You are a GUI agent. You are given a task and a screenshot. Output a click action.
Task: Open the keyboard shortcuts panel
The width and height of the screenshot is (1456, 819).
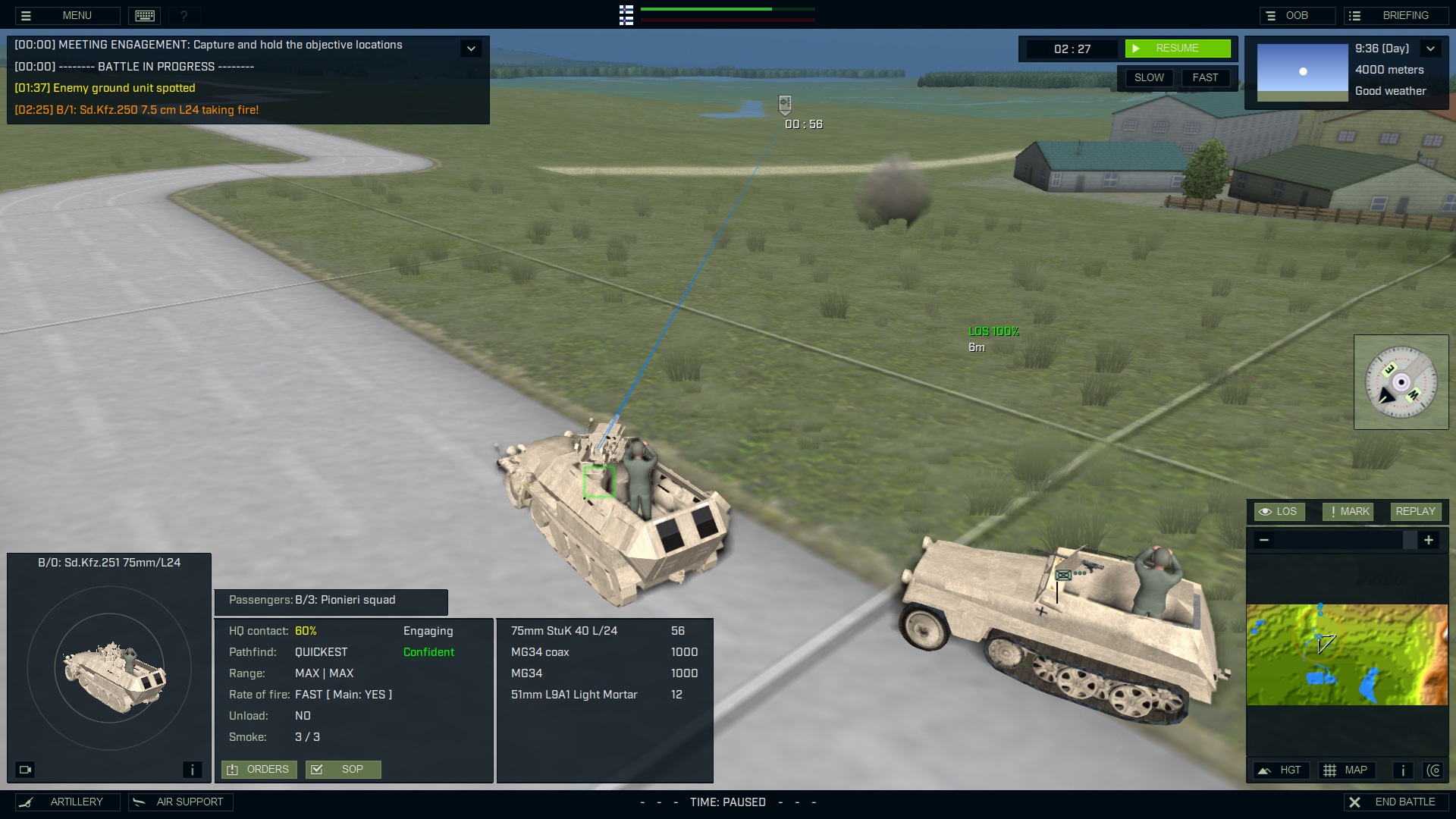click(144, 15)
